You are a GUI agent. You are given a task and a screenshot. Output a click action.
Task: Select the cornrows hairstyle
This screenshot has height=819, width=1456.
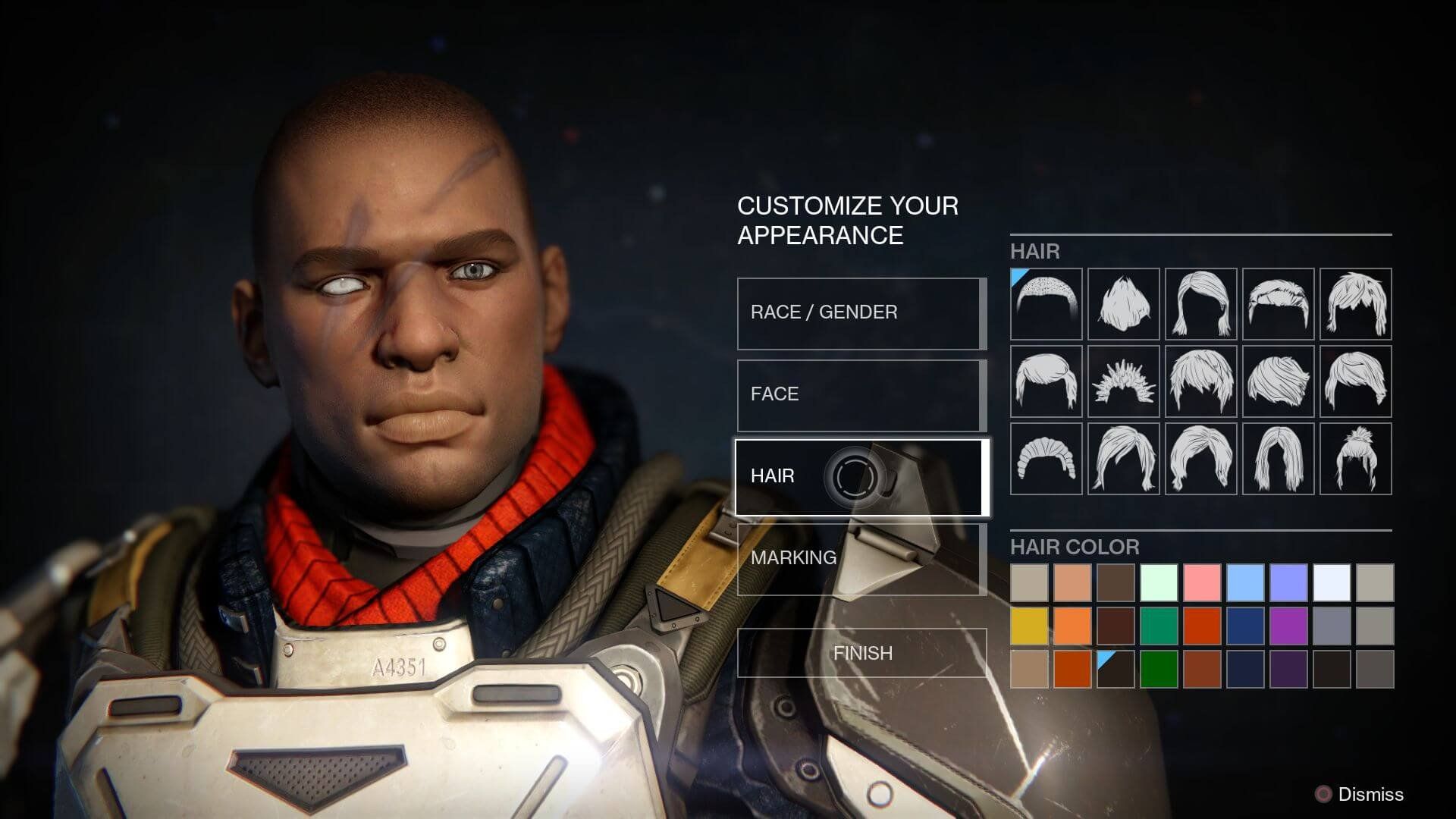(1046, 459)
